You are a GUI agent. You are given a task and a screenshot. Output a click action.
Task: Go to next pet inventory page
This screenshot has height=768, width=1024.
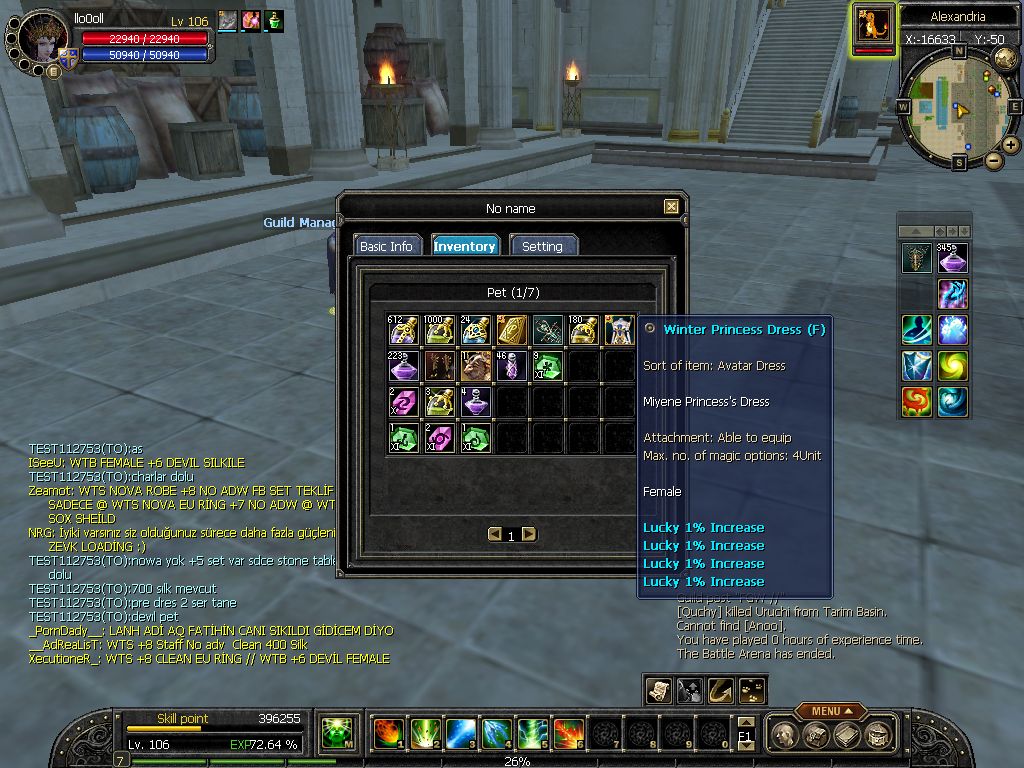click(529, 534)
